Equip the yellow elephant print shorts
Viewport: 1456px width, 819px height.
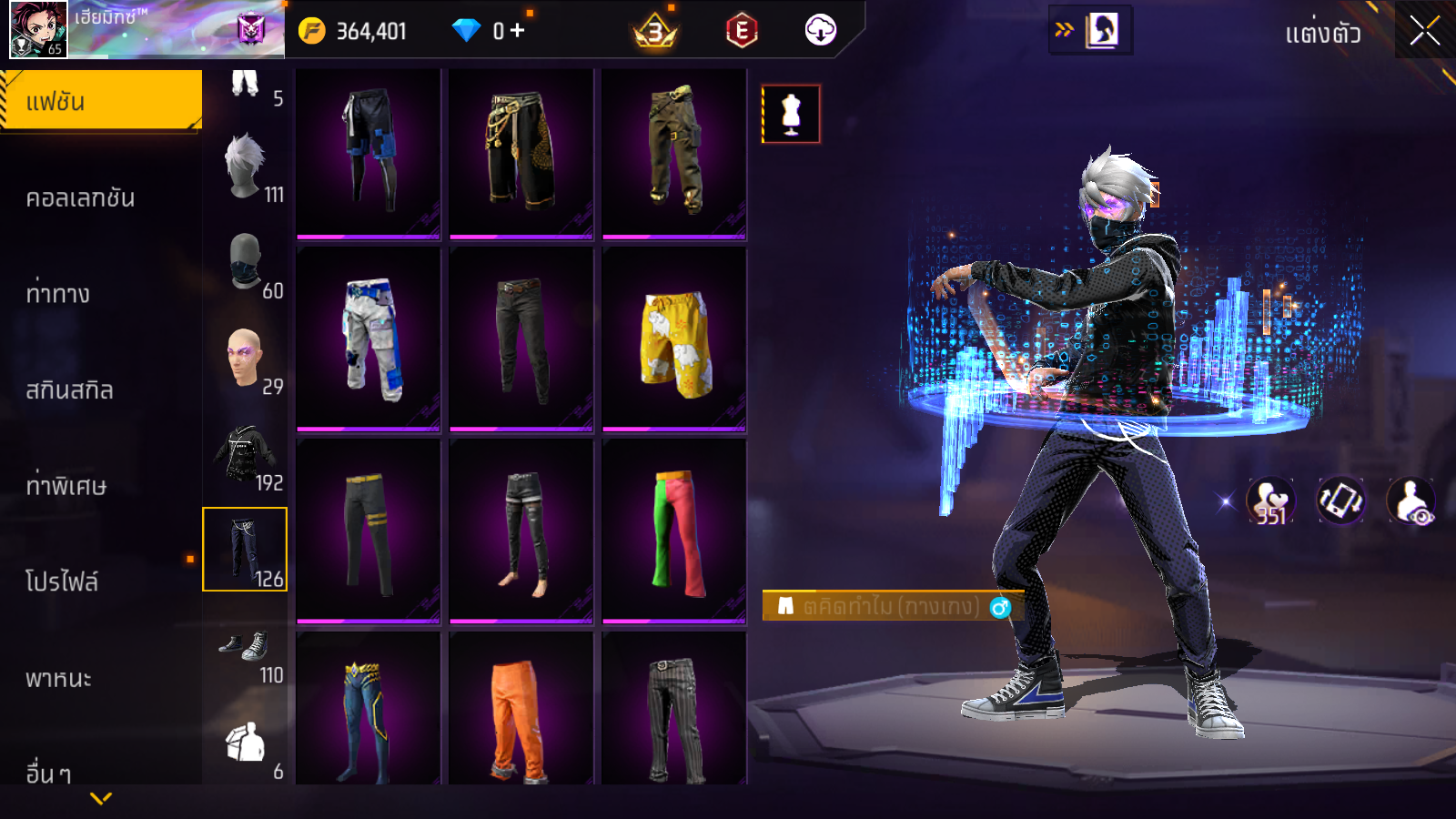coord(674,339)
